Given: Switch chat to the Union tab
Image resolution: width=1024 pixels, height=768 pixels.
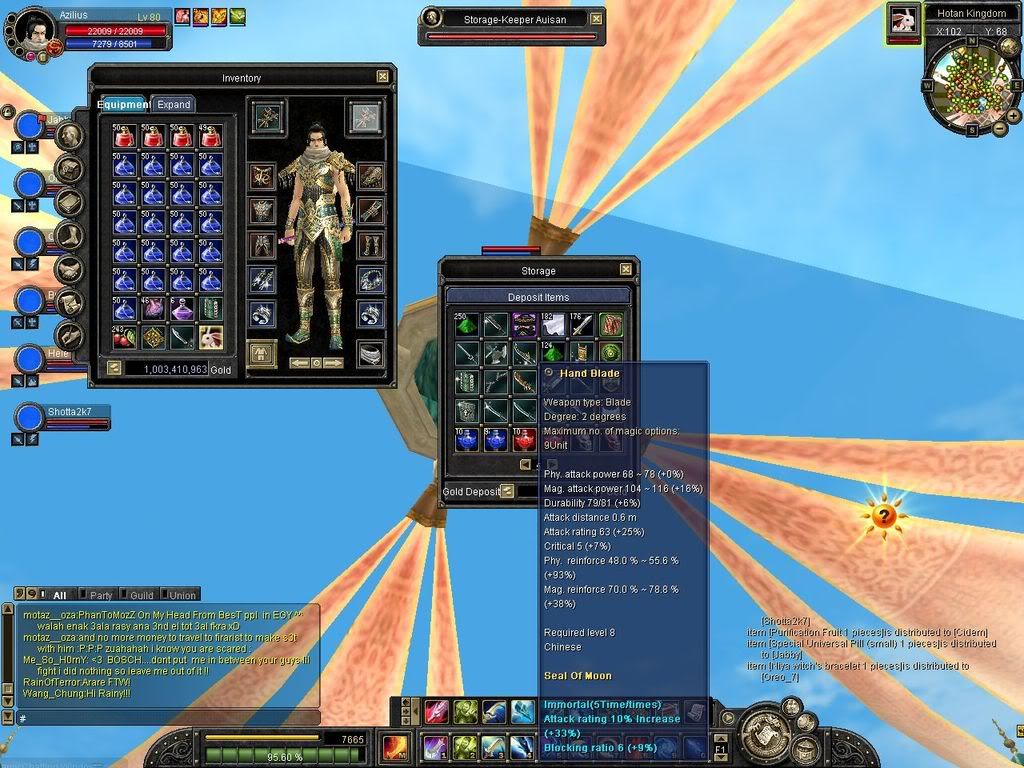Looking at the screenshot, I should [x=182, y=595].
